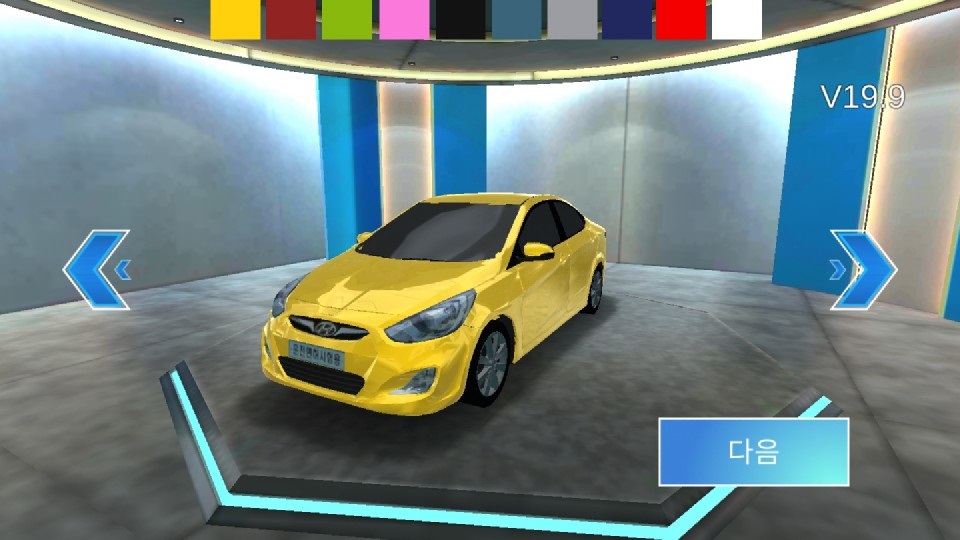Viewport: 960px width, 540px height.
Task: Choose the teal blue color swatch
Action: click(x=517, y=19)
